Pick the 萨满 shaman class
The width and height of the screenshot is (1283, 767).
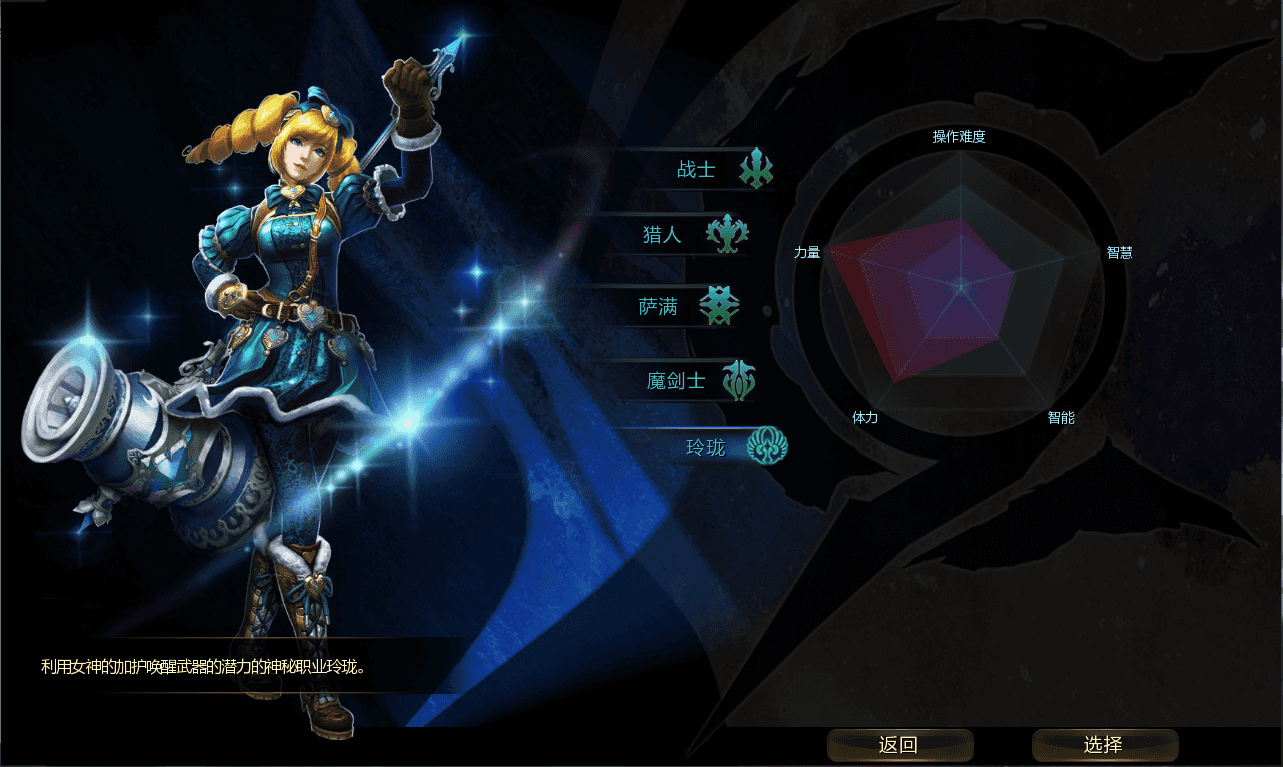[x=660, y=308]
